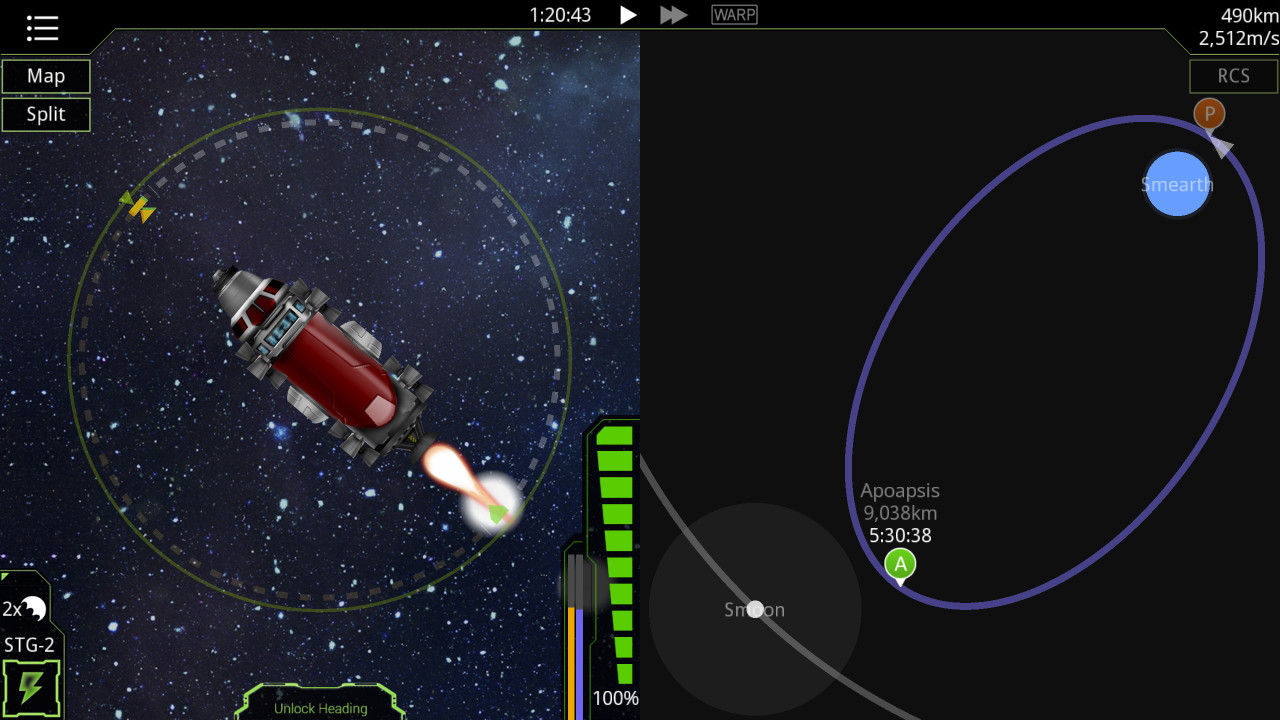Switch to Split view

tap(46, 114)
